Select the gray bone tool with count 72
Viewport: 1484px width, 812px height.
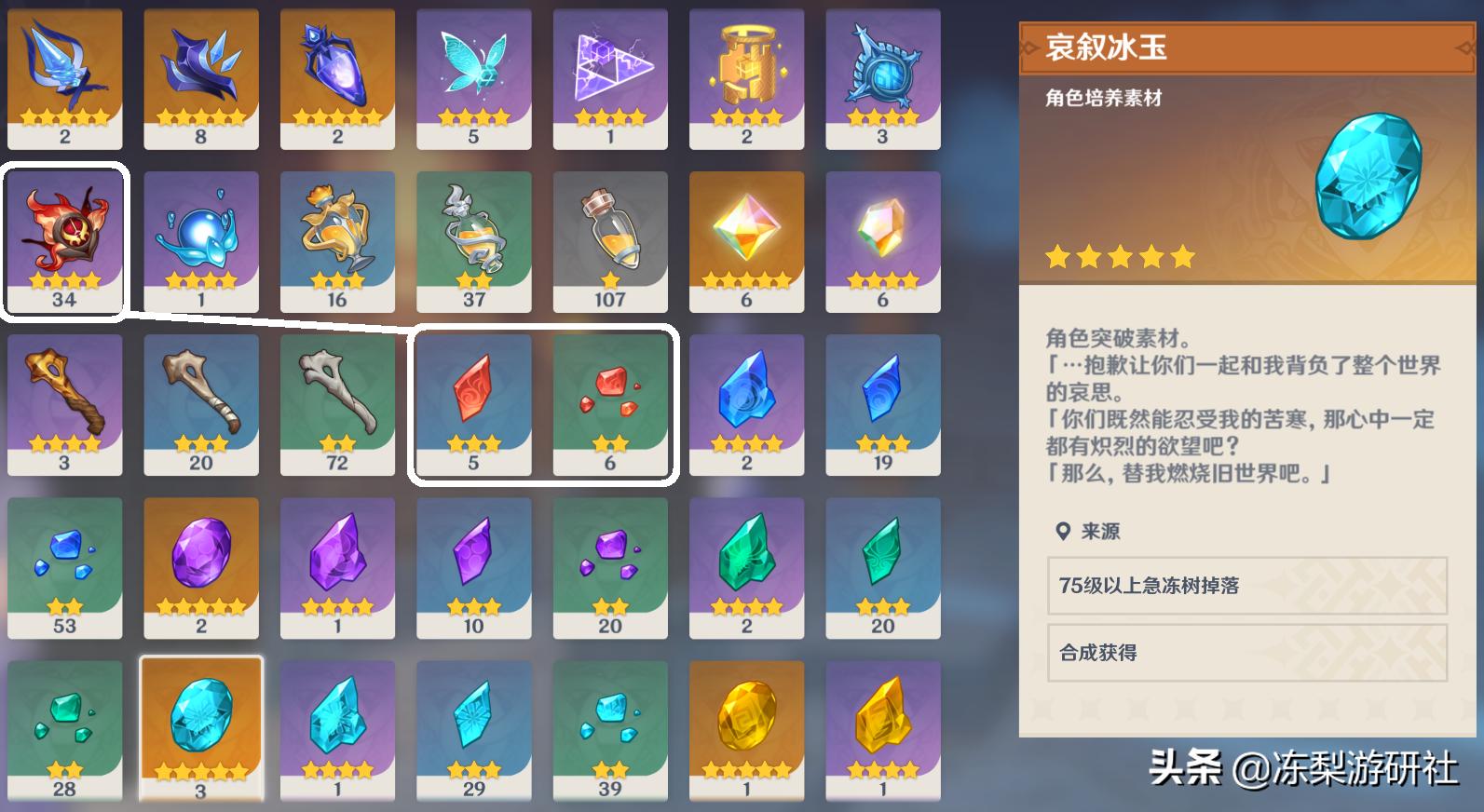coord(337,400)
